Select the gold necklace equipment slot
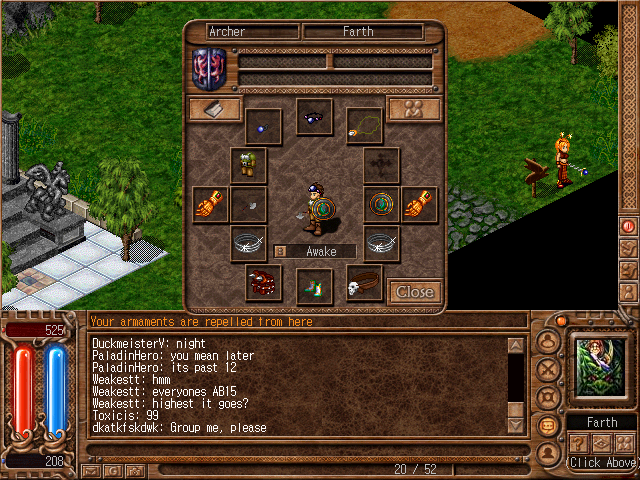Screen dimensions: 640x480 tap(365, 127)
